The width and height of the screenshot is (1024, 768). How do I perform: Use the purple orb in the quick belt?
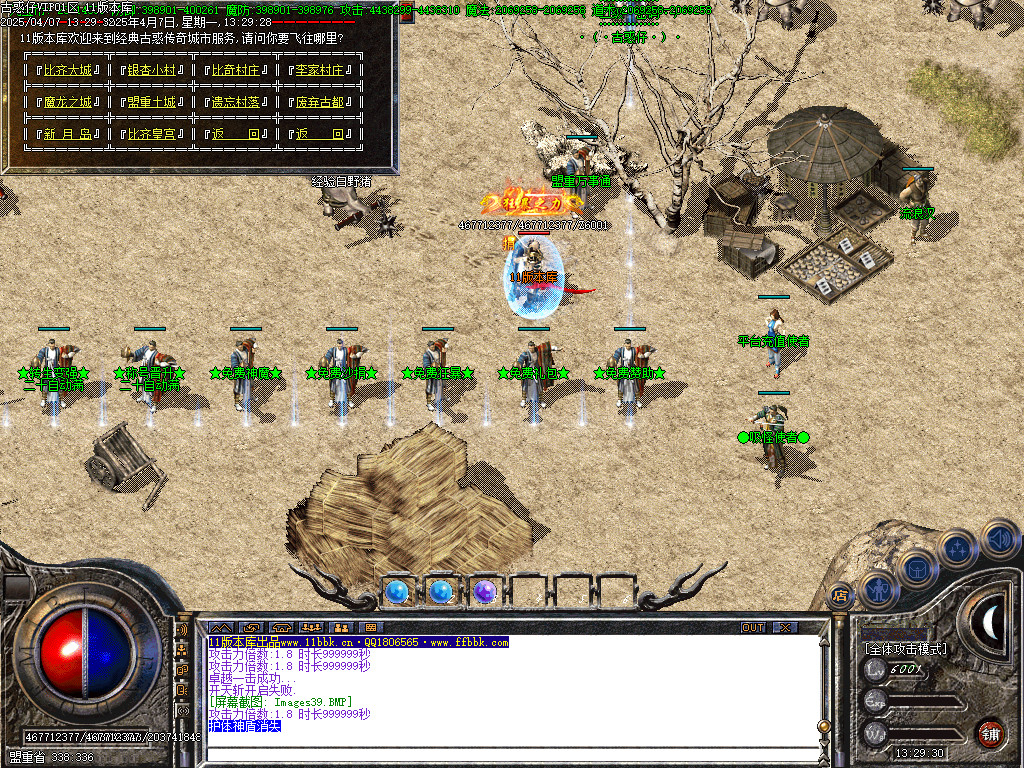tap(485, 592)
